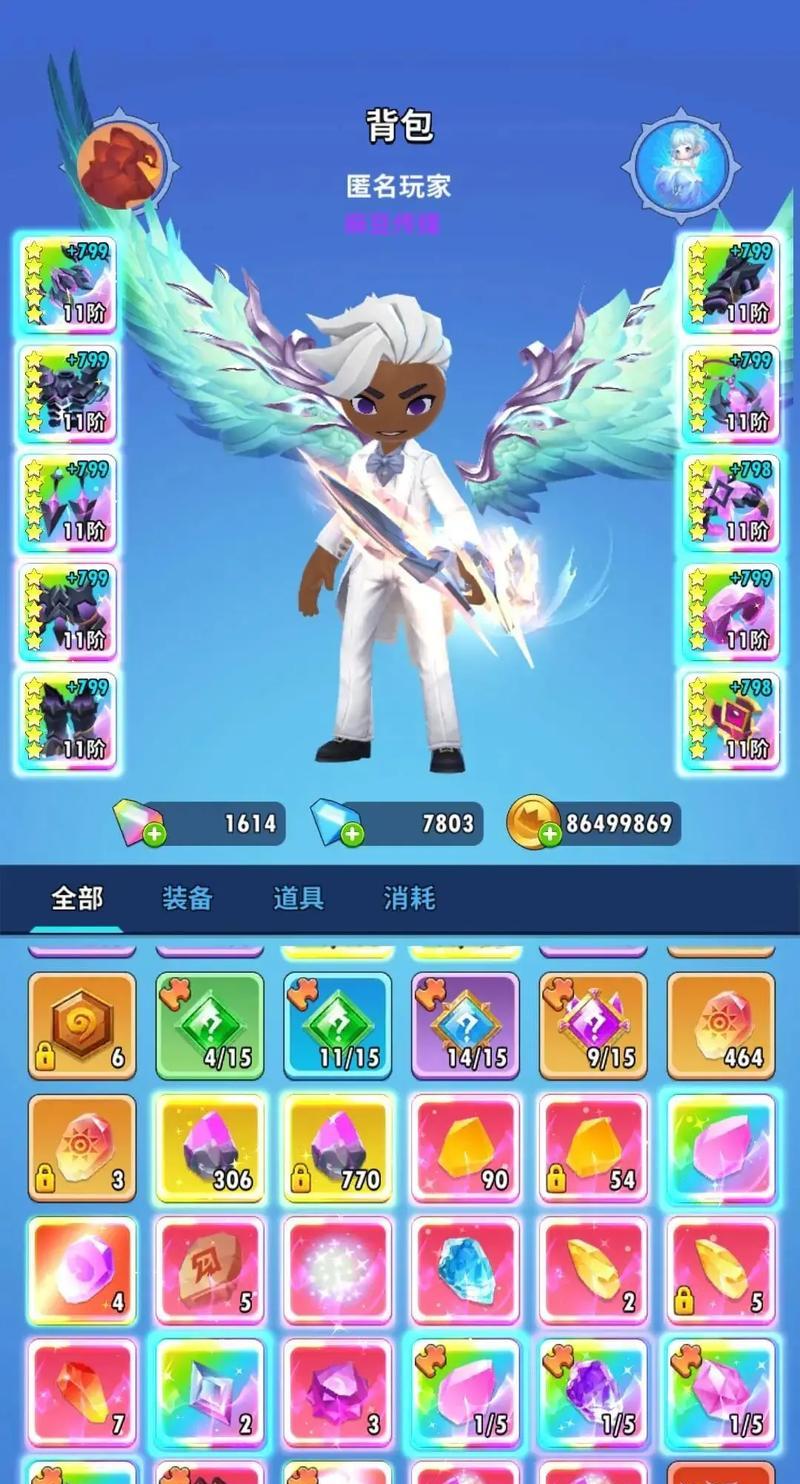The height and width of the screenshot is (1484, 800).
Task: Add more rainbow gems with plus button
Action: [x=154, y=836]
